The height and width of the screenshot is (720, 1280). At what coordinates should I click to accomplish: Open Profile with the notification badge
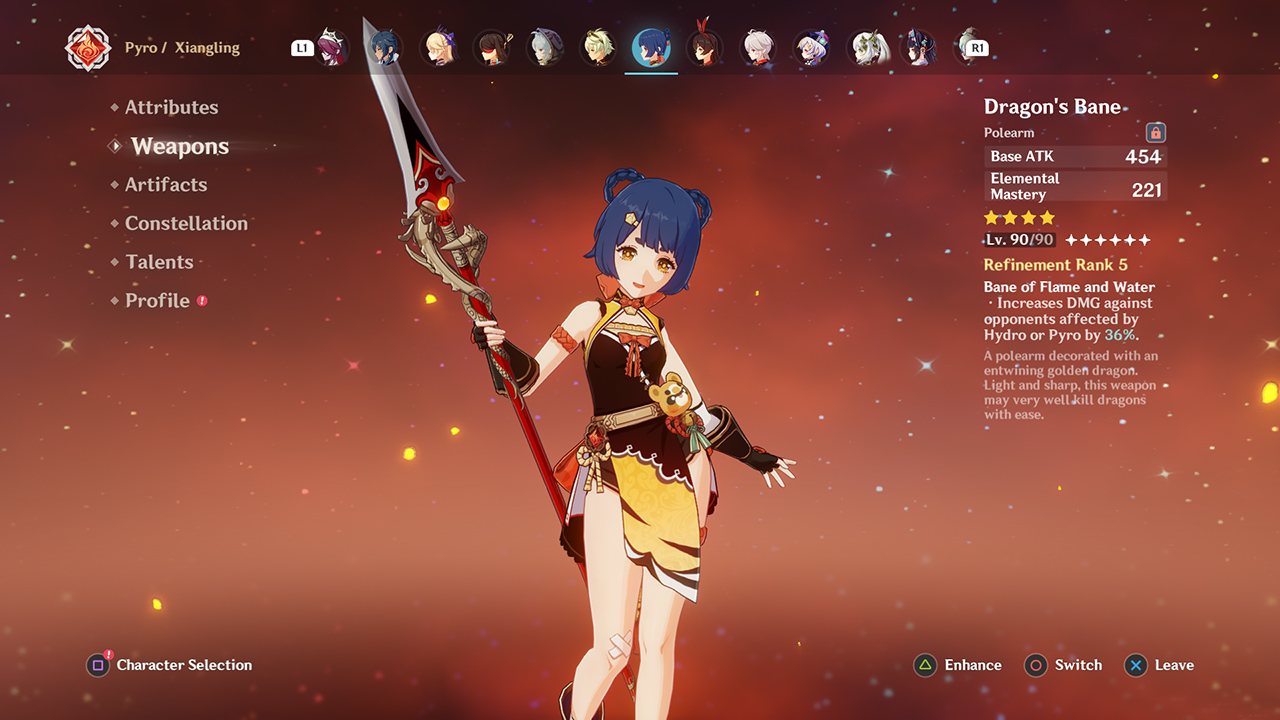pos(157,300)
